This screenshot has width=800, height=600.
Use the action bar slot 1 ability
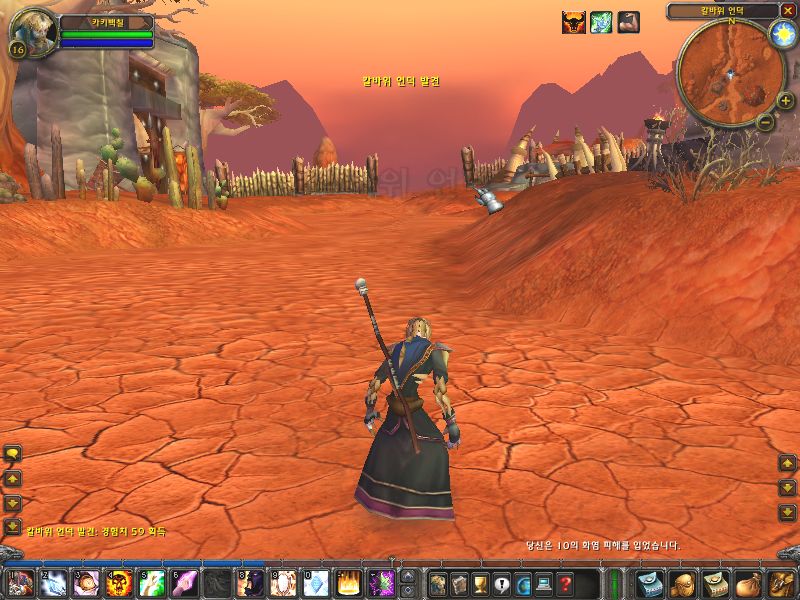20,583
